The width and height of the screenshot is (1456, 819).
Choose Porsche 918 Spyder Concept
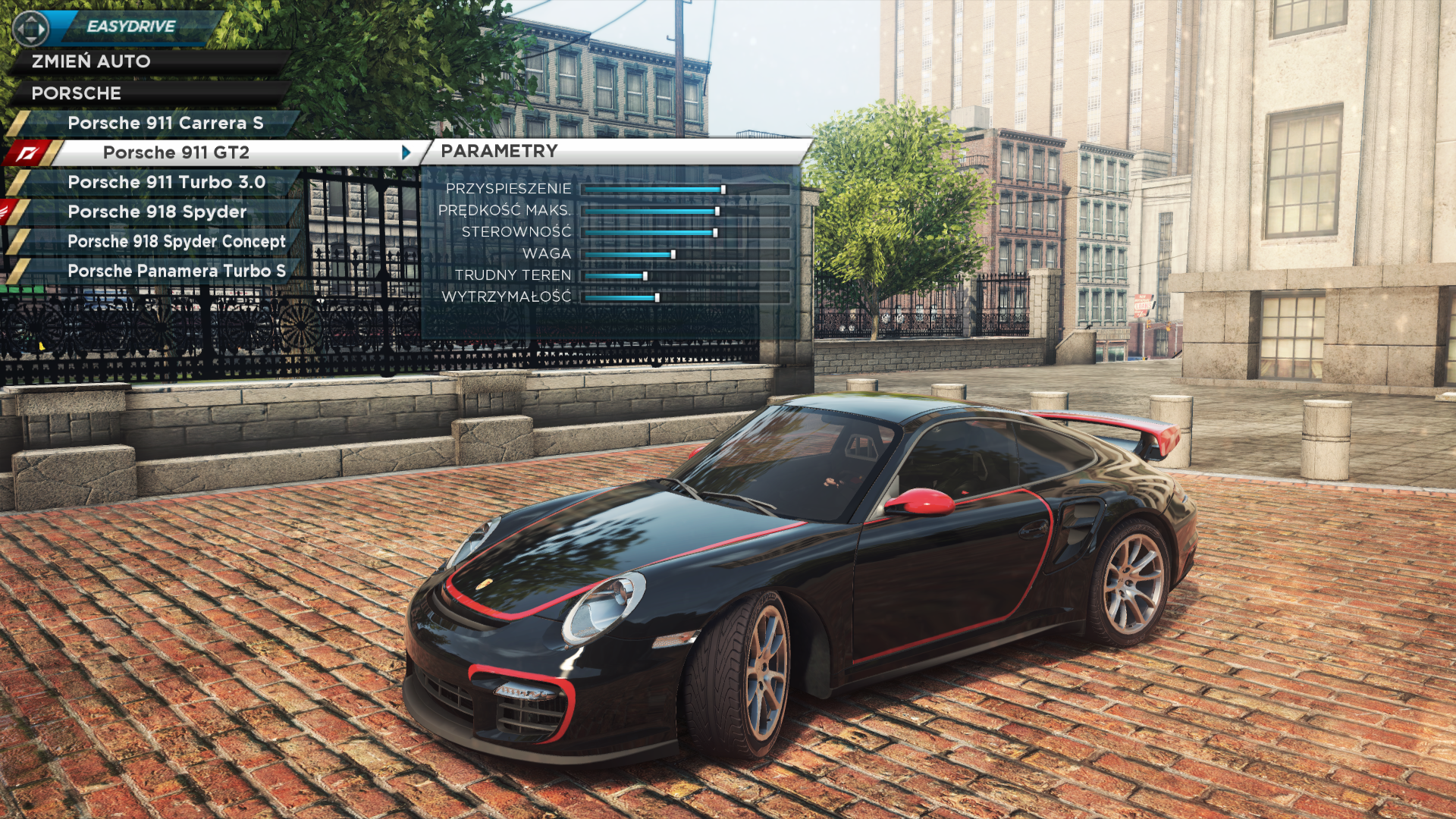pos(176,241)
